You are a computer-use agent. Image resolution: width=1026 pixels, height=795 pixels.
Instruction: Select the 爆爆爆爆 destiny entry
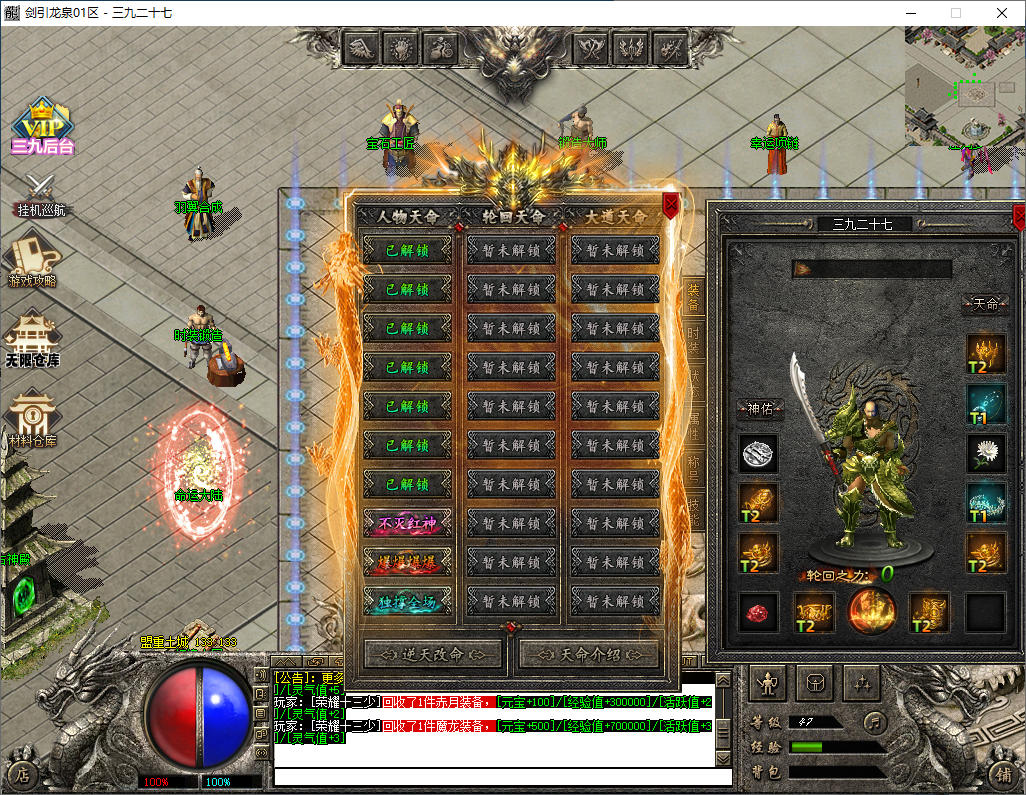[x=407, y=562]
